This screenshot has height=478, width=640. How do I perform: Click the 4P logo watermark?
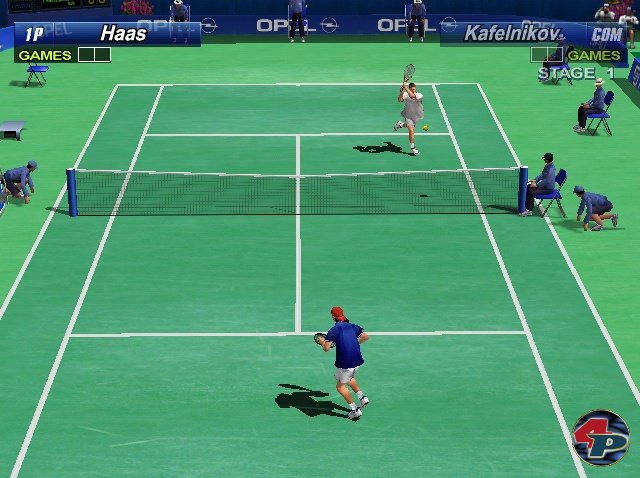point(599,437)
